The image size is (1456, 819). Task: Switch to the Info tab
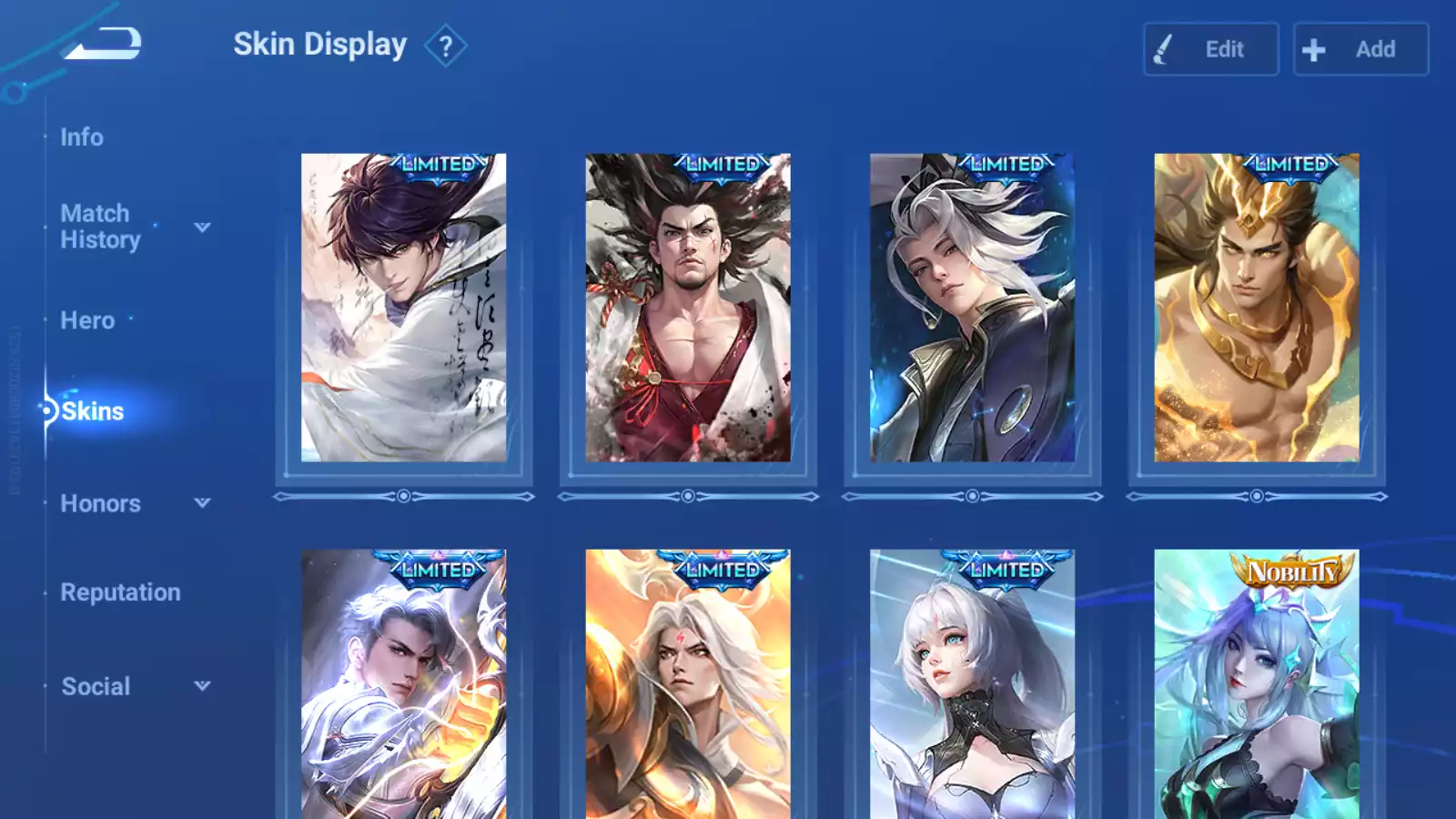point(82,137)
